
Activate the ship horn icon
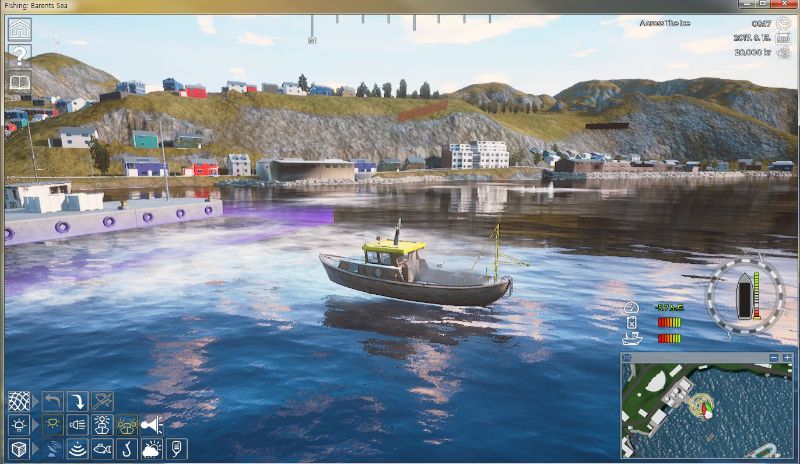coord(152,425)
